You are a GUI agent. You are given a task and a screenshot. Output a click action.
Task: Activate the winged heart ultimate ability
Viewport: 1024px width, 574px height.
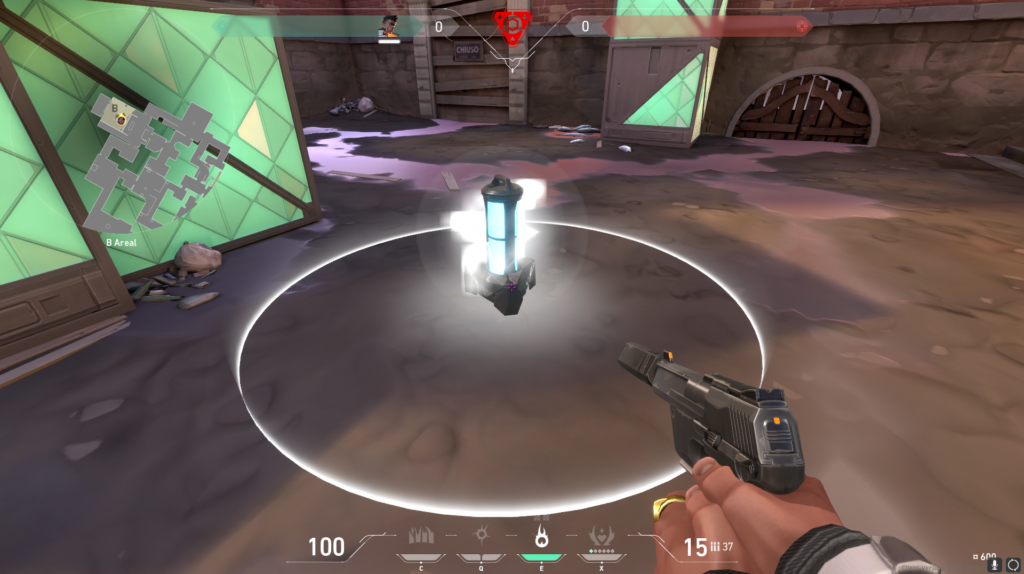[602, 534]
